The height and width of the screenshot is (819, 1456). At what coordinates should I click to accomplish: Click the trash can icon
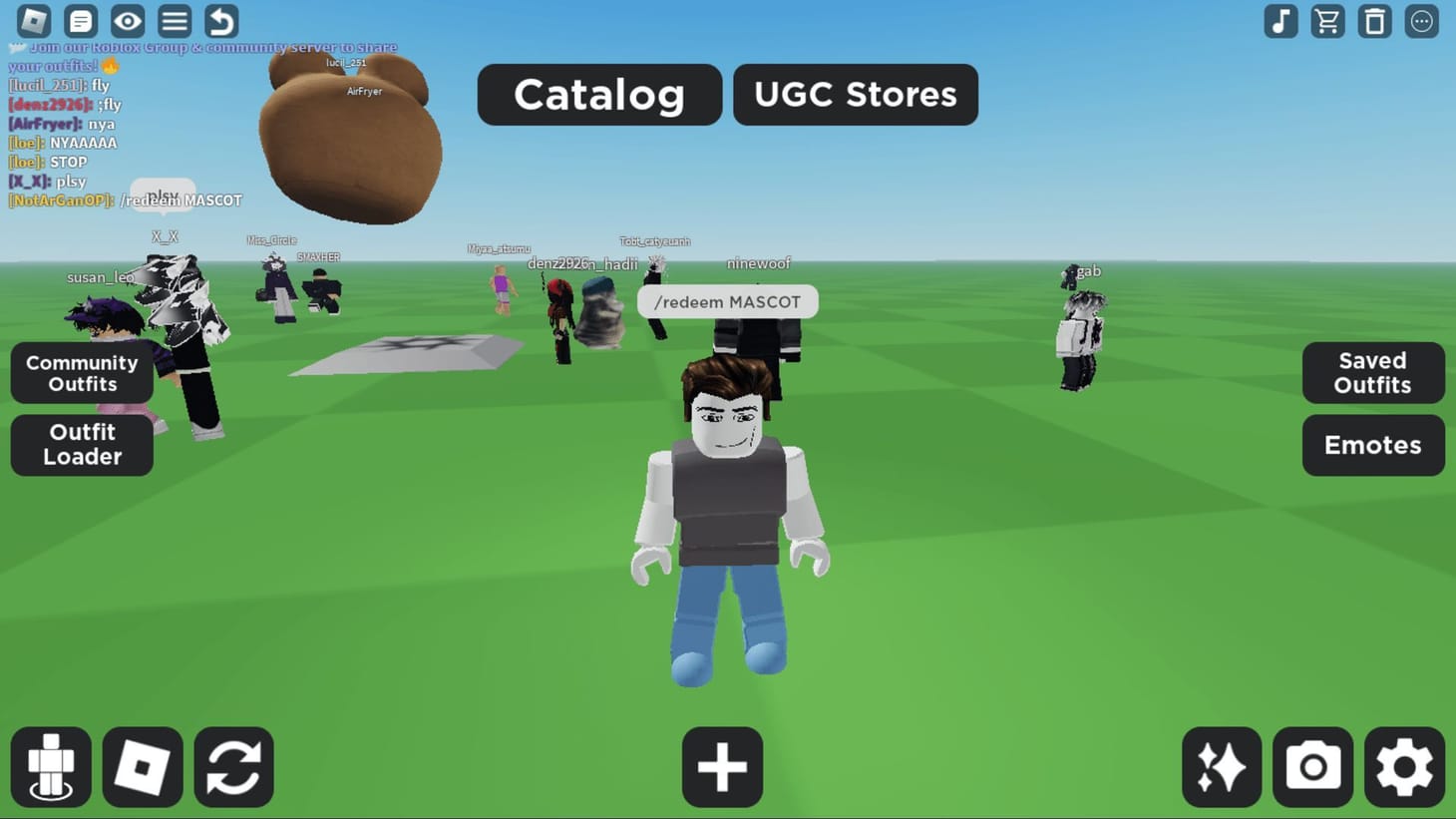pos(1373,21)
